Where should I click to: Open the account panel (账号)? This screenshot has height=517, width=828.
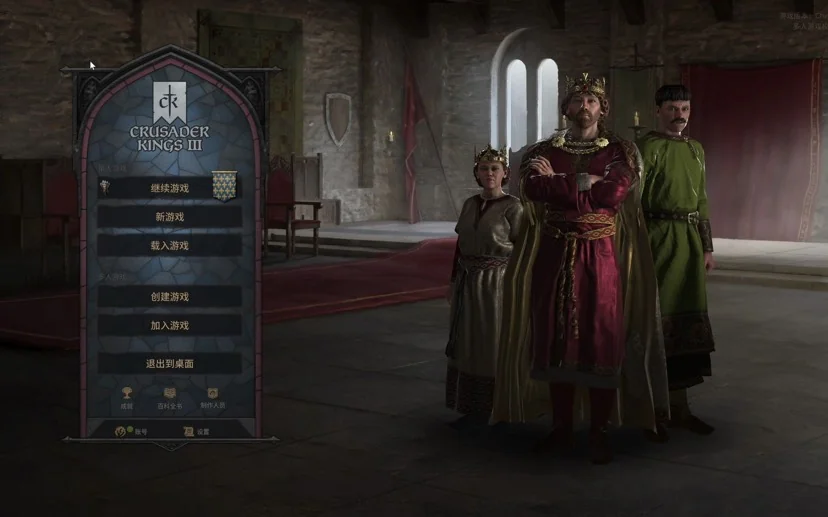[130, 431]
